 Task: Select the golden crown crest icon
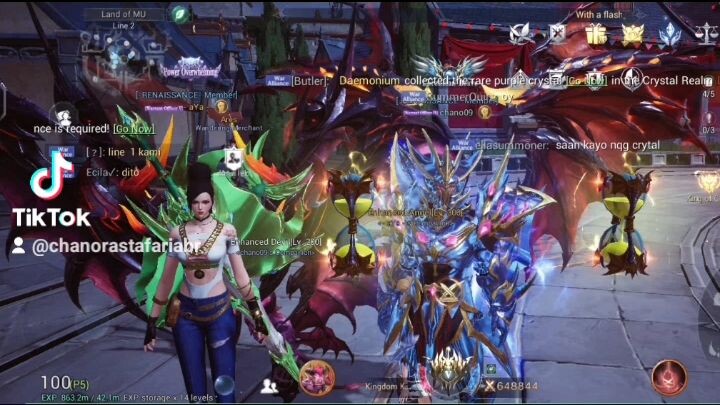[633, 34]
